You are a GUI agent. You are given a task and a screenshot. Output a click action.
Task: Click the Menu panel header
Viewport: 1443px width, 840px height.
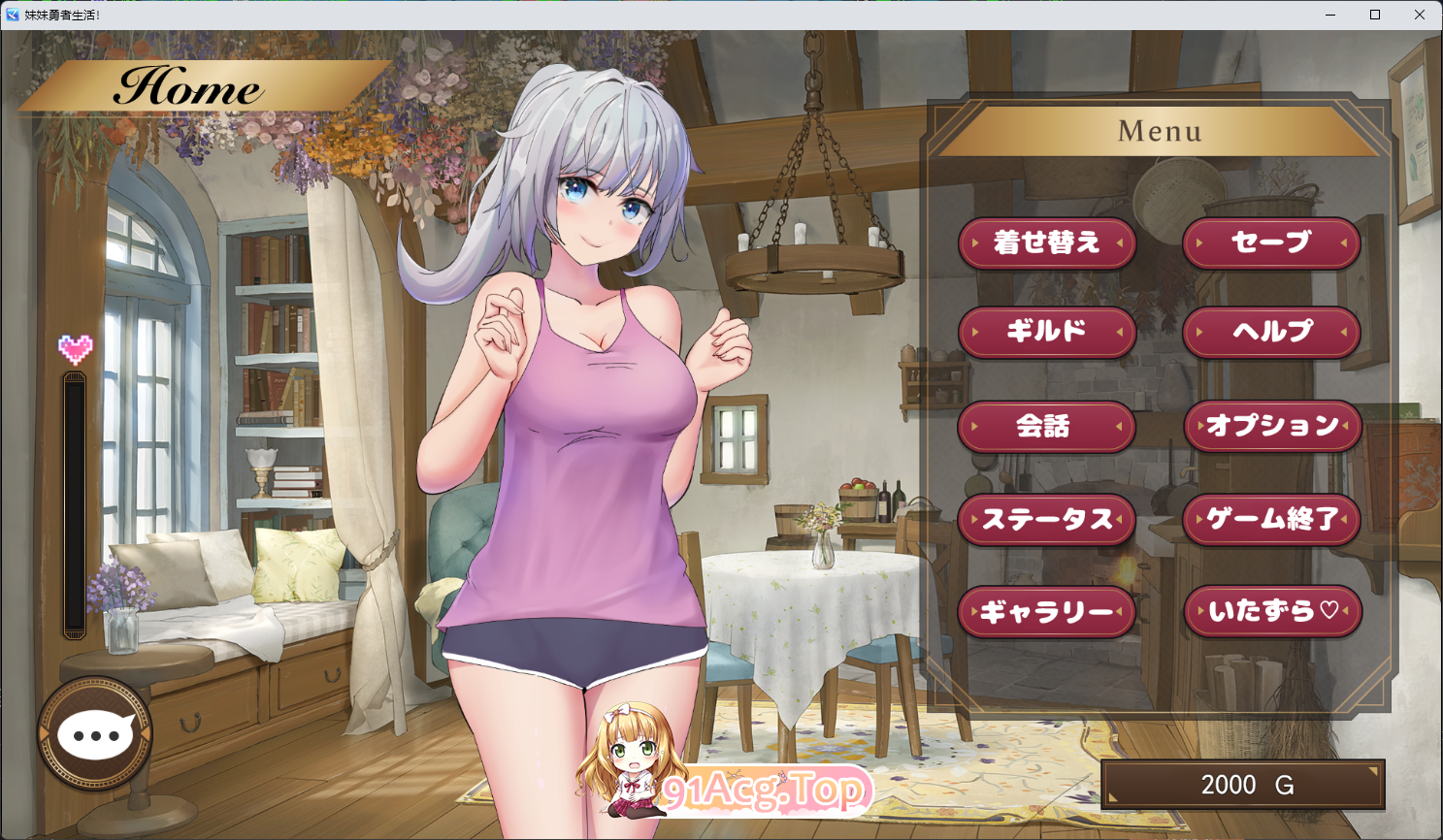click(1160, 130)
